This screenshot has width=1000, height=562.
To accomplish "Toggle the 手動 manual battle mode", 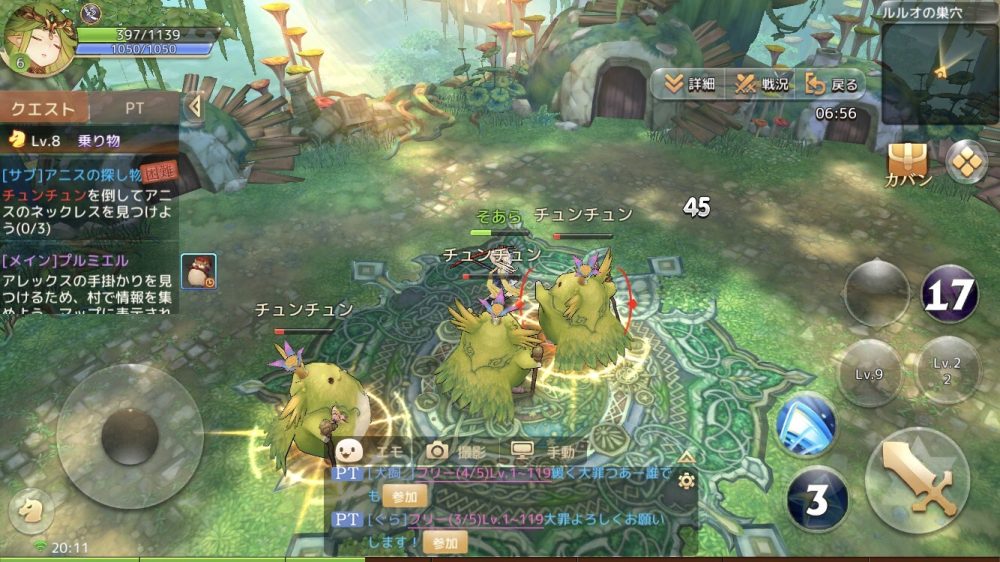I will [547, 451].
